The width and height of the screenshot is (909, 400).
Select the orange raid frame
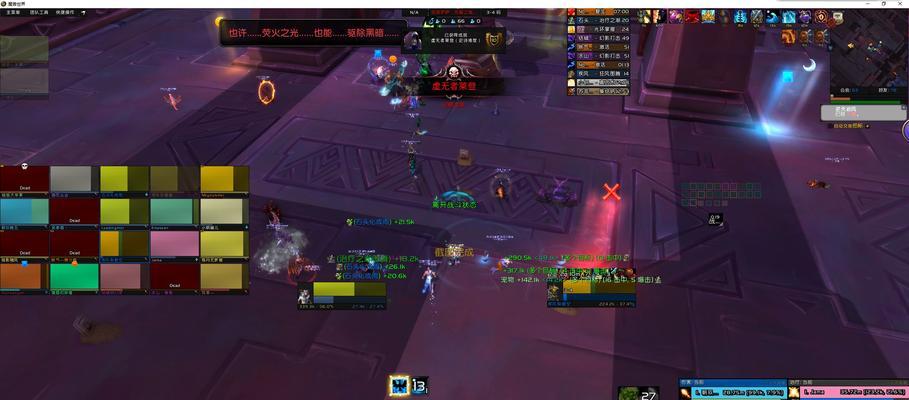pyautogui.click(x=24, y=276)
